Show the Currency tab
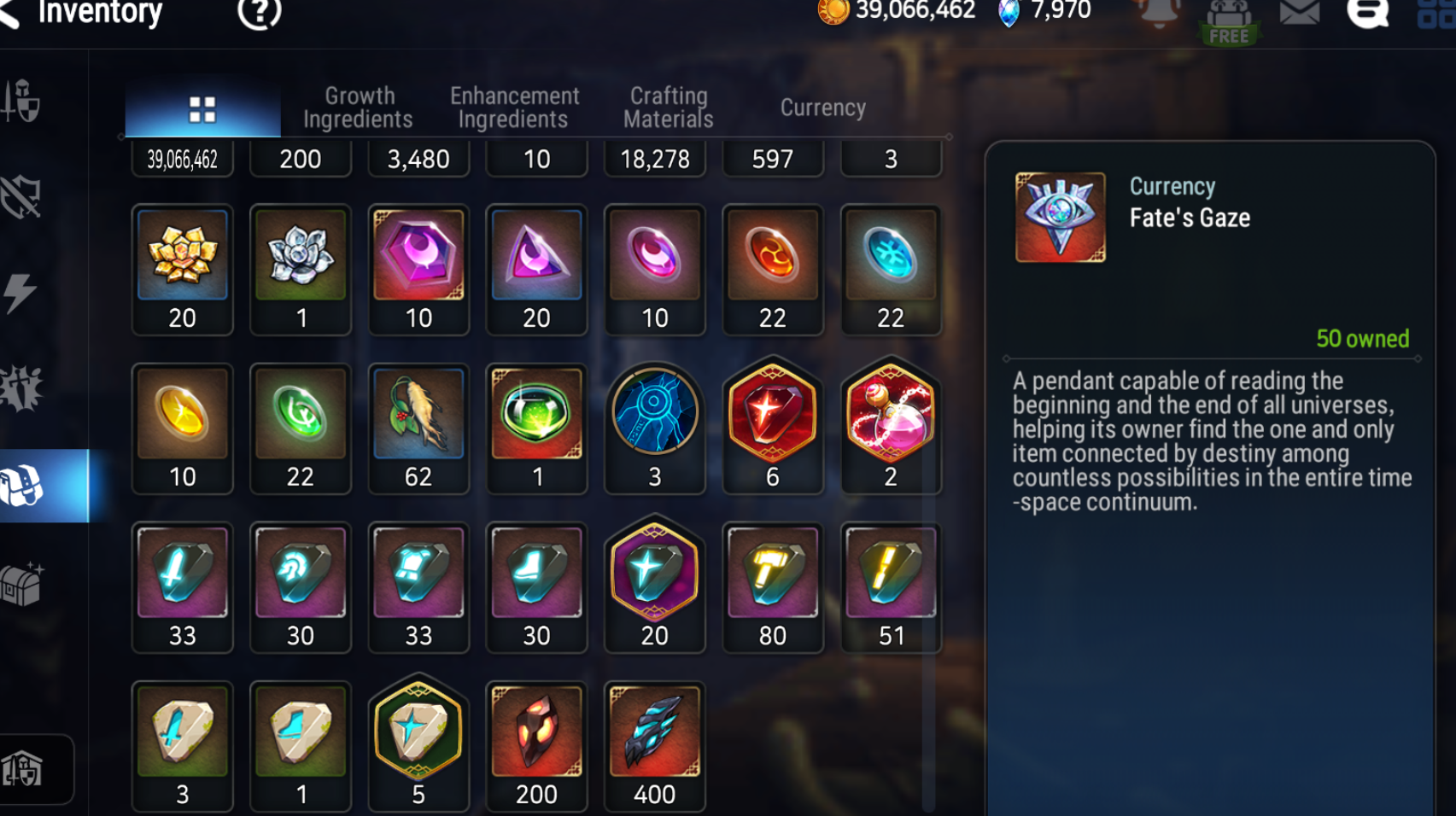 click(822, 108)
